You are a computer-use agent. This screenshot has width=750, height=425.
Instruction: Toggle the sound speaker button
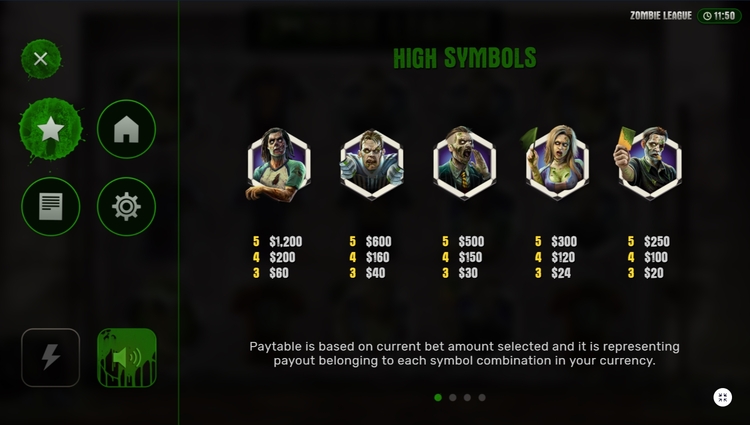click(126, 357)
